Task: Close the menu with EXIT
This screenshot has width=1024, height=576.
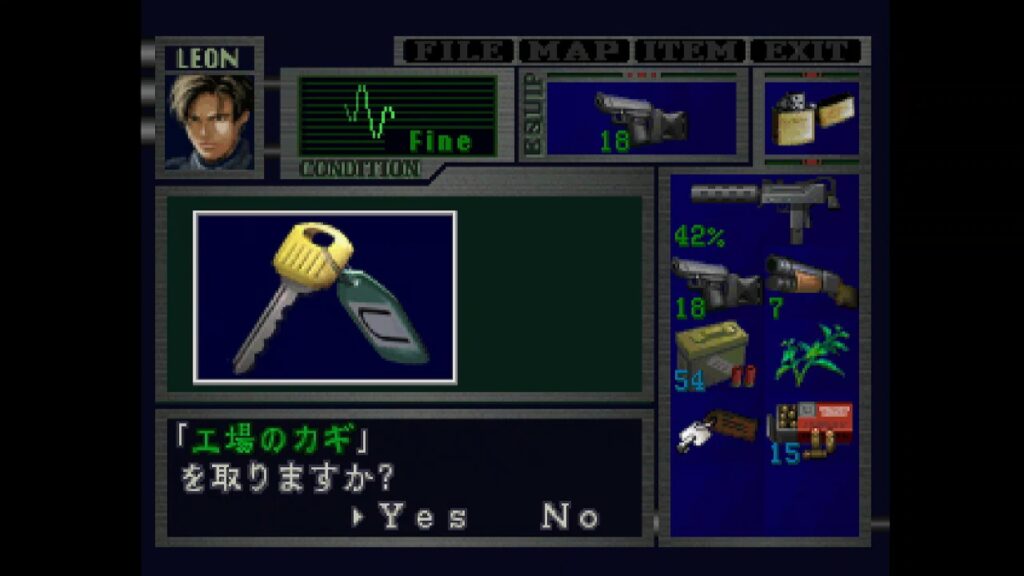Action: (806, 51)
